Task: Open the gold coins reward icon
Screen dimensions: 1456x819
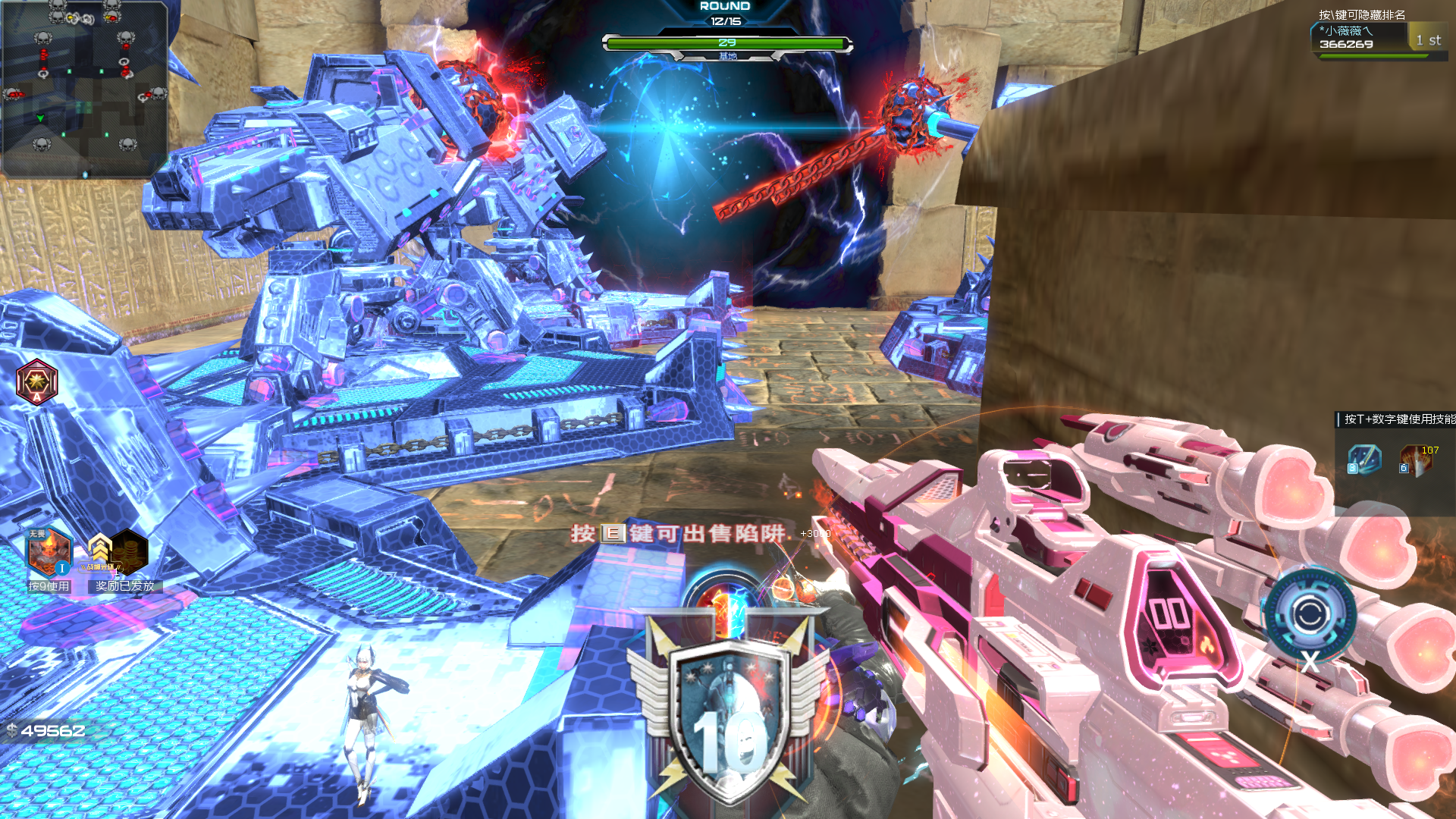Action: (x=127, y=551)
